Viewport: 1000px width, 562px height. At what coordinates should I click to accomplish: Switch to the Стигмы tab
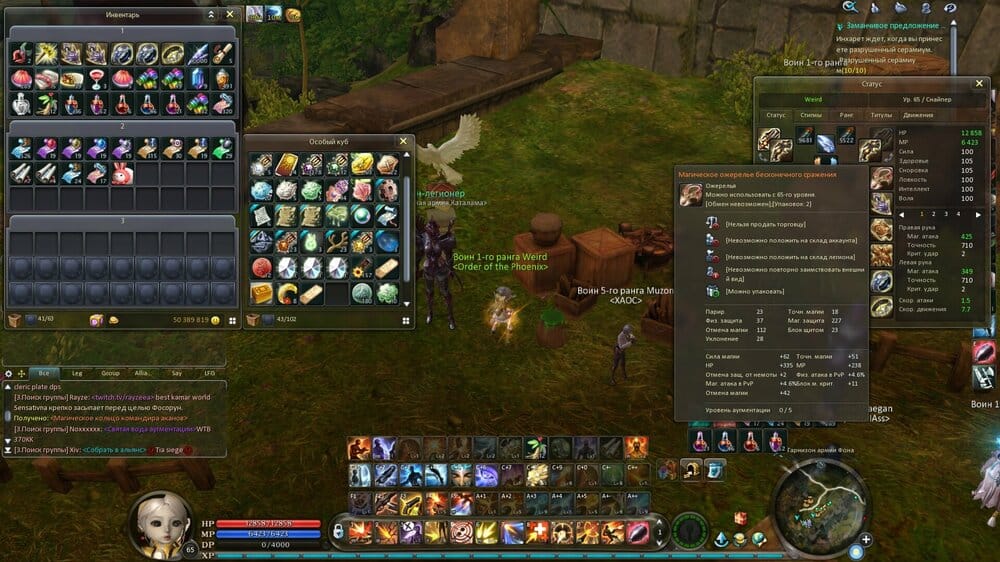811,115
